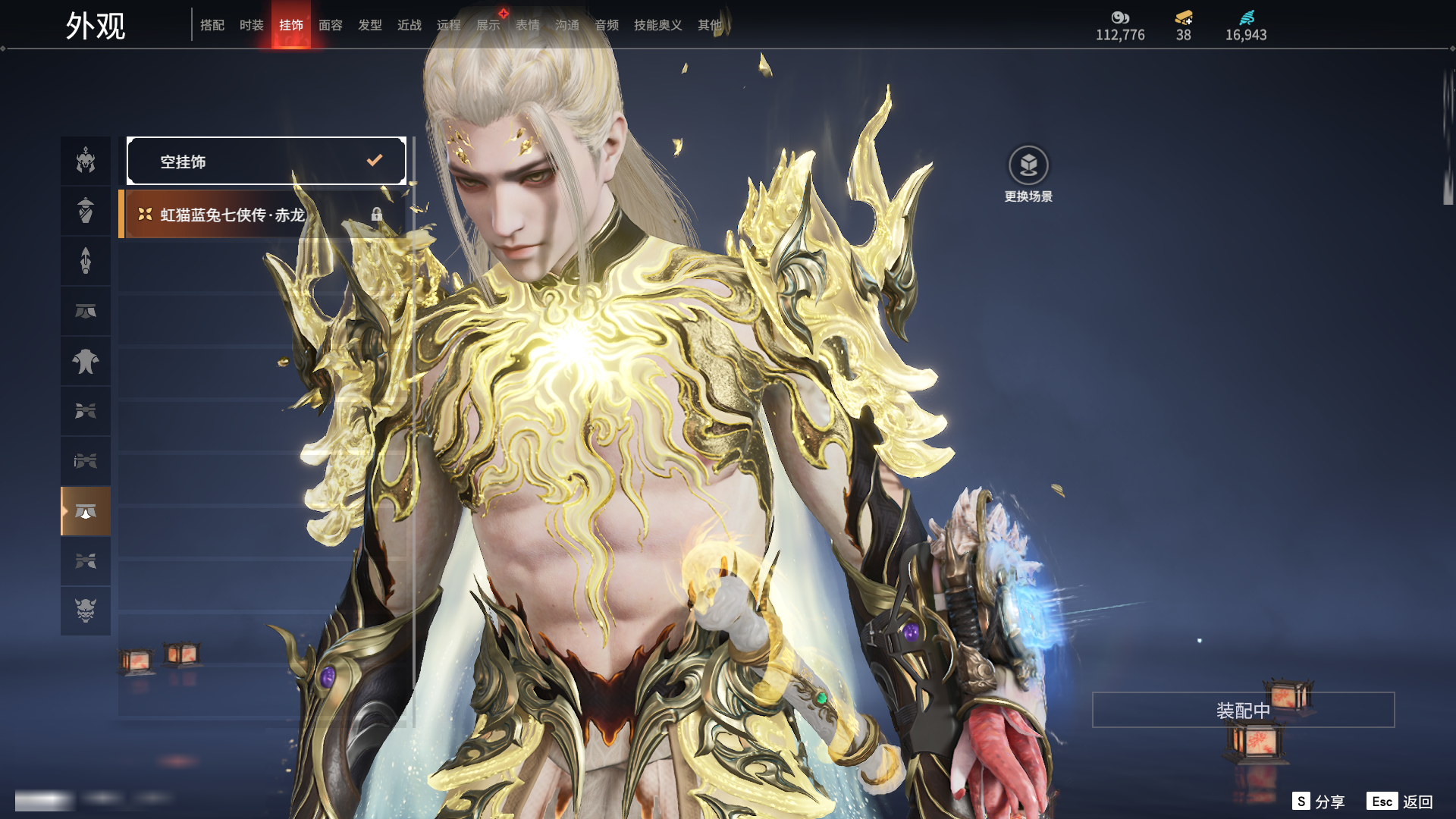Click the 更换场景 scene change button
The width and height of the screenshot is (1456, 819).
(1028, 174)
